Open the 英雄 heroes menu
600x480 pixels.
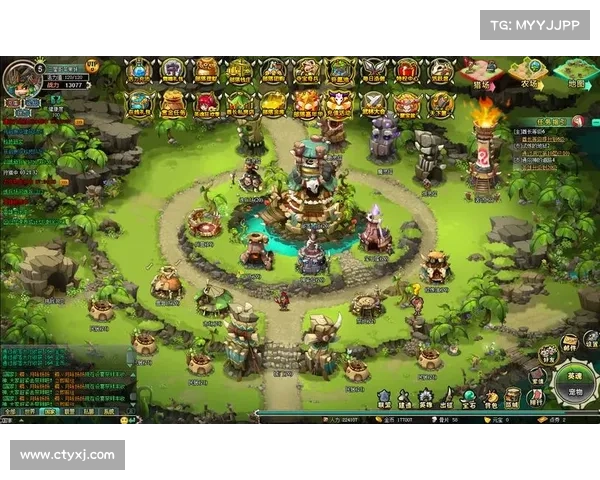426,398
